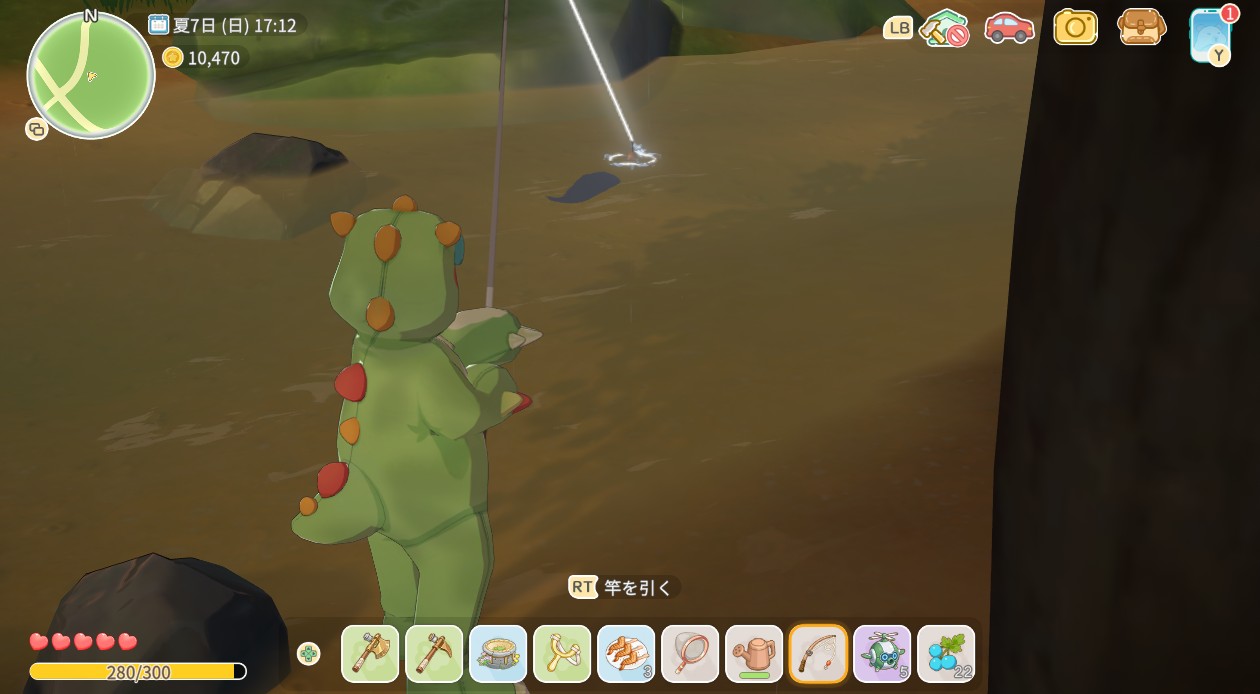Equip the slingshot from the hotbar
Screen dimensions: 1260x694
point(562,654)
